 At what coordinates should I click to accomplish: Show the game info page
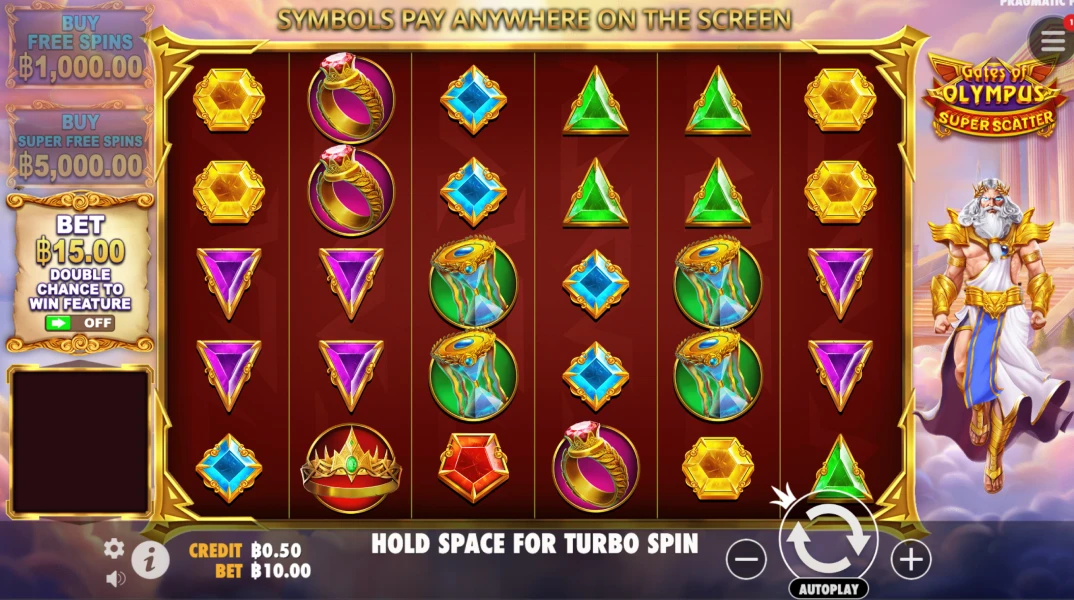coord(150,561)
